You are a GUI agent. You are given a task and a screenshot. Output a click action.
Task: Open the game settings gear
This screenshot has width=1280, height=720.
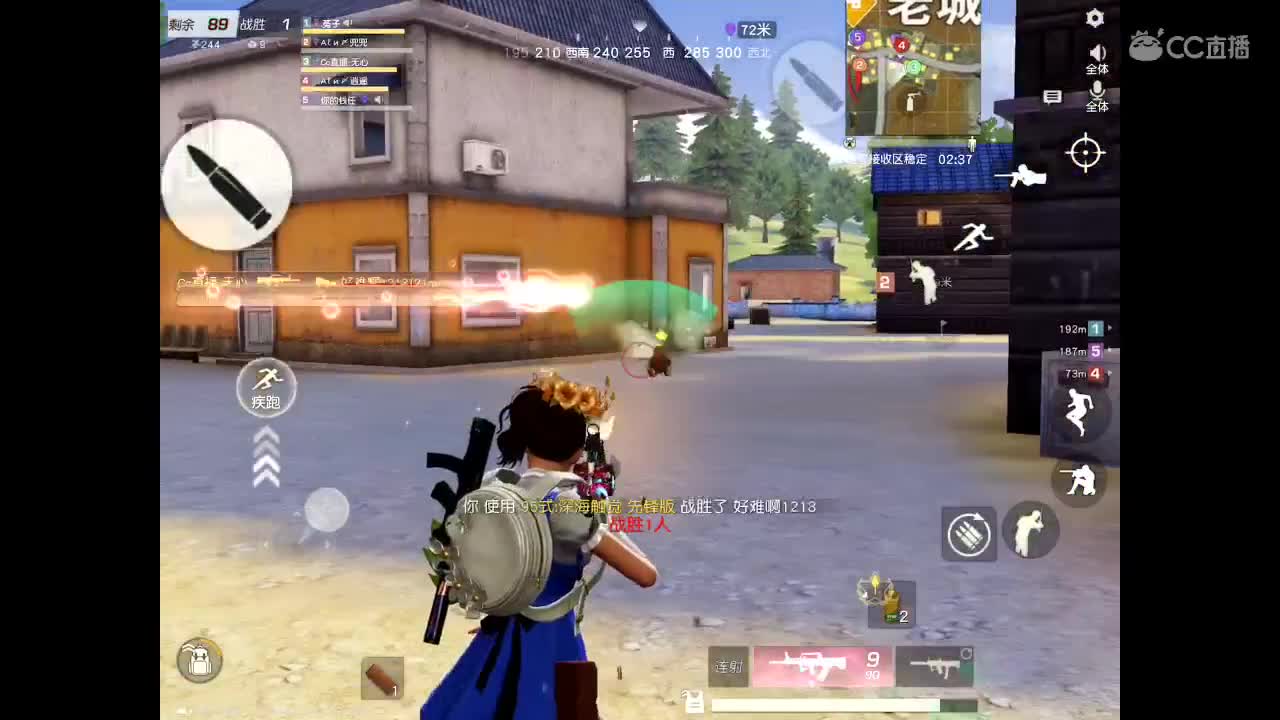click(x=1095, y=18)
